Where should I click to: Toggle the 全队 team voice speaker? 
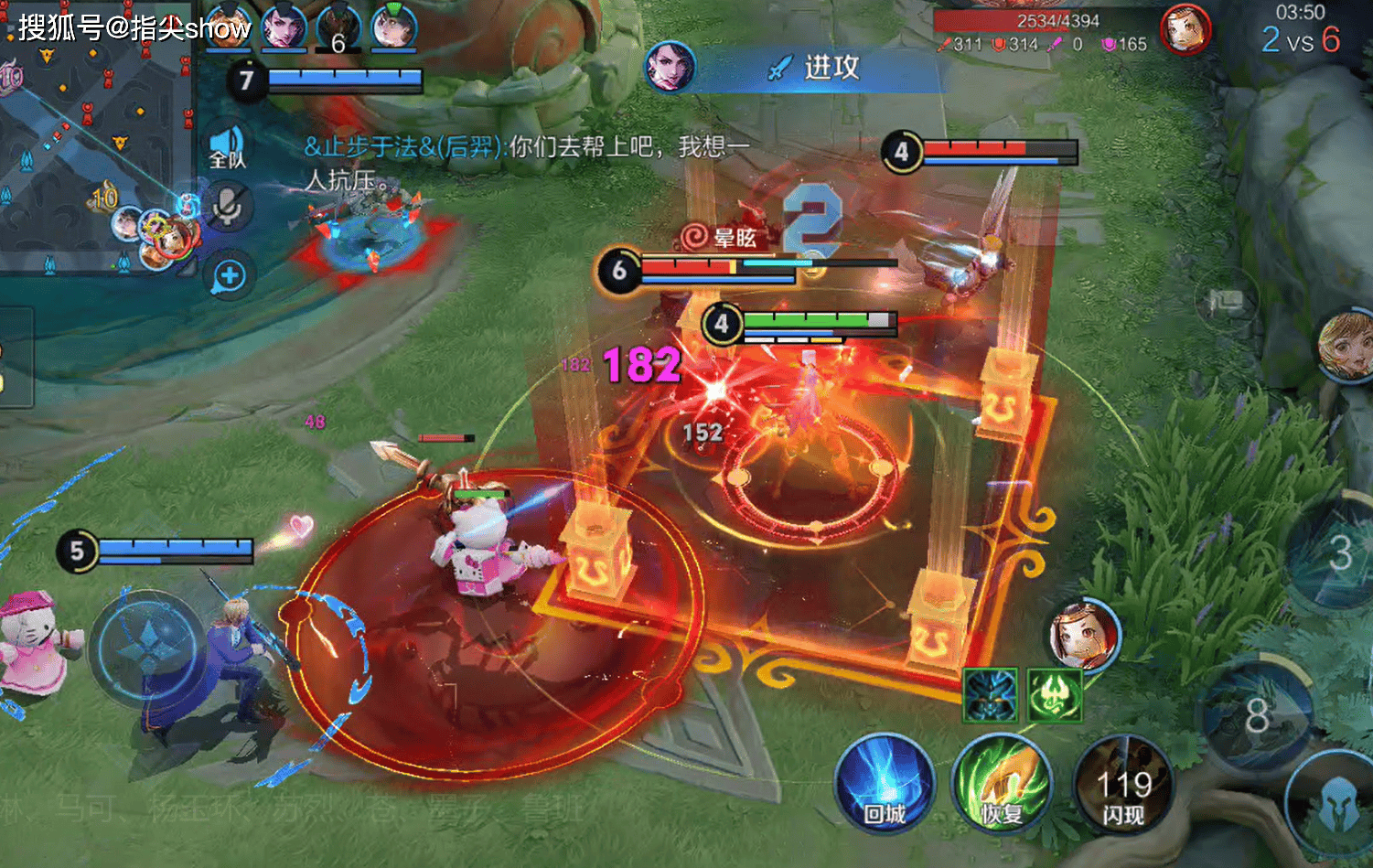[x=227, y=146]
